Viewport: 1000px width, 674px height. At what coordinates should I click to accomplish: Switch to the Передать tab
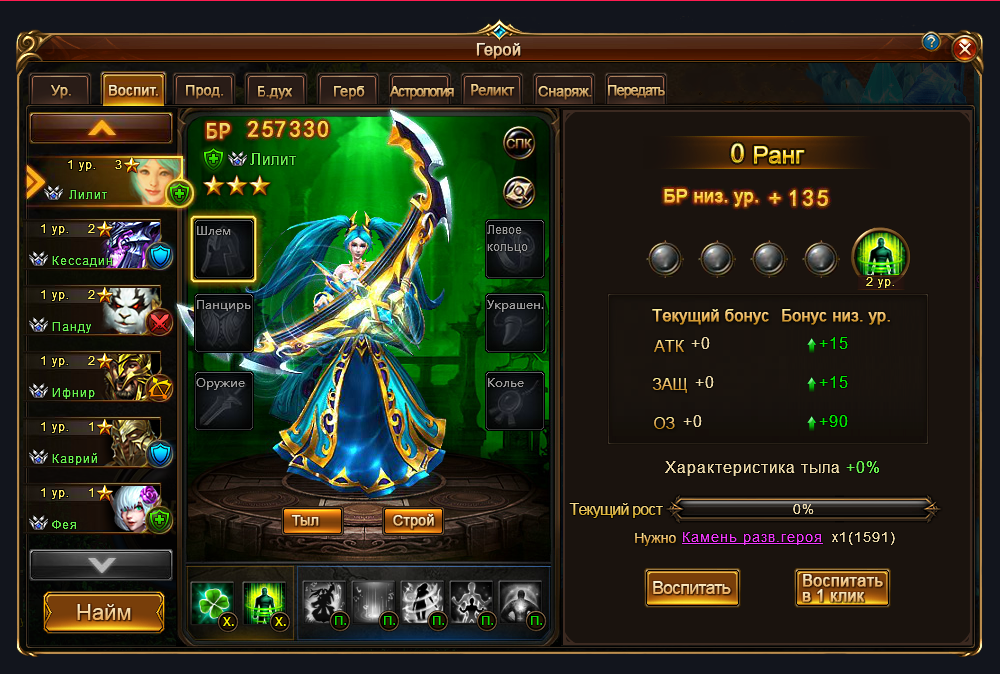[x=635, y=90]
